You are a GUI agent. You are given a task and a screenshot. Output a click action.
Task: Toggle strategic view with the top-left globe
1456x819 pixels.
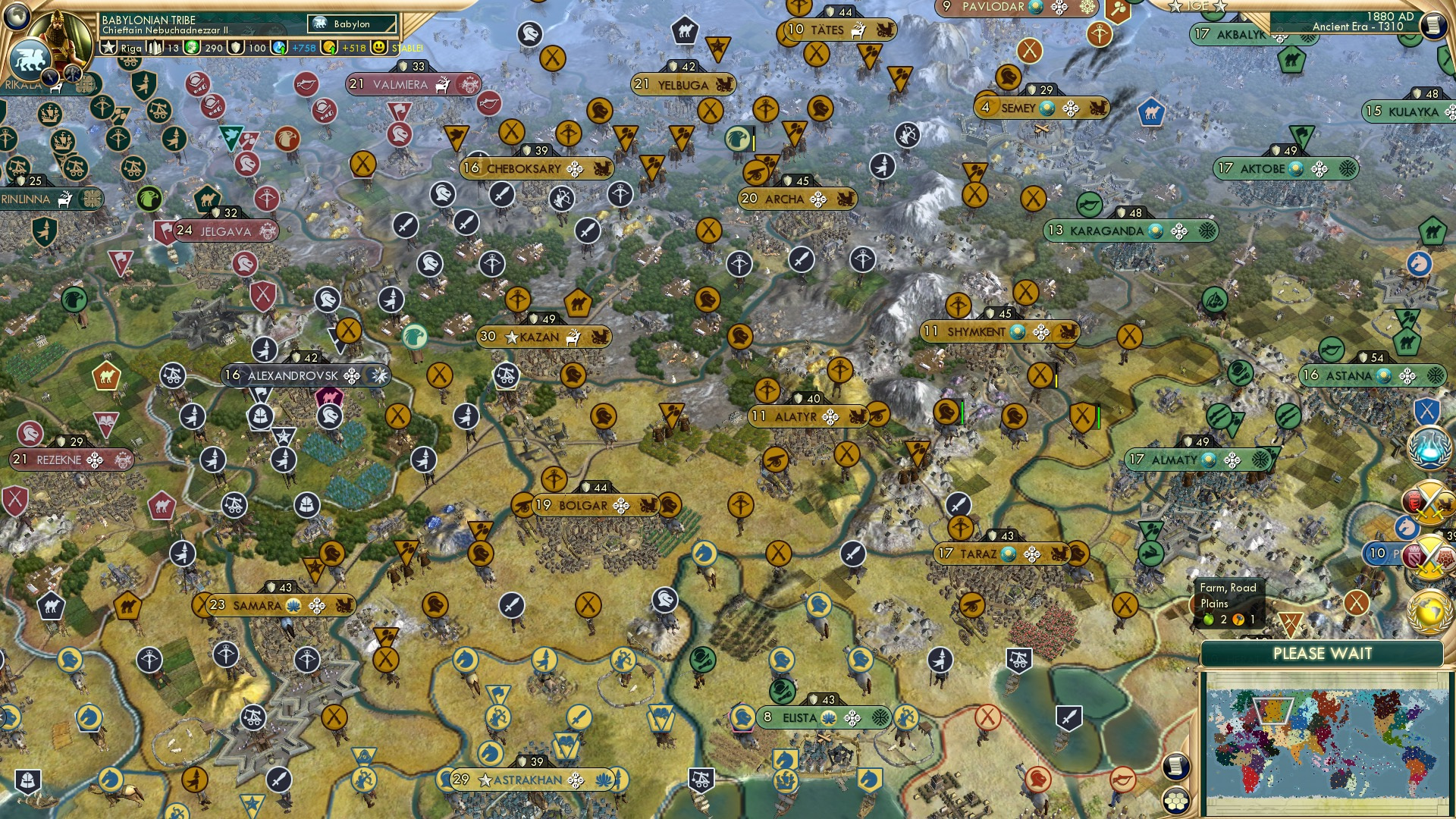point(15,15)
